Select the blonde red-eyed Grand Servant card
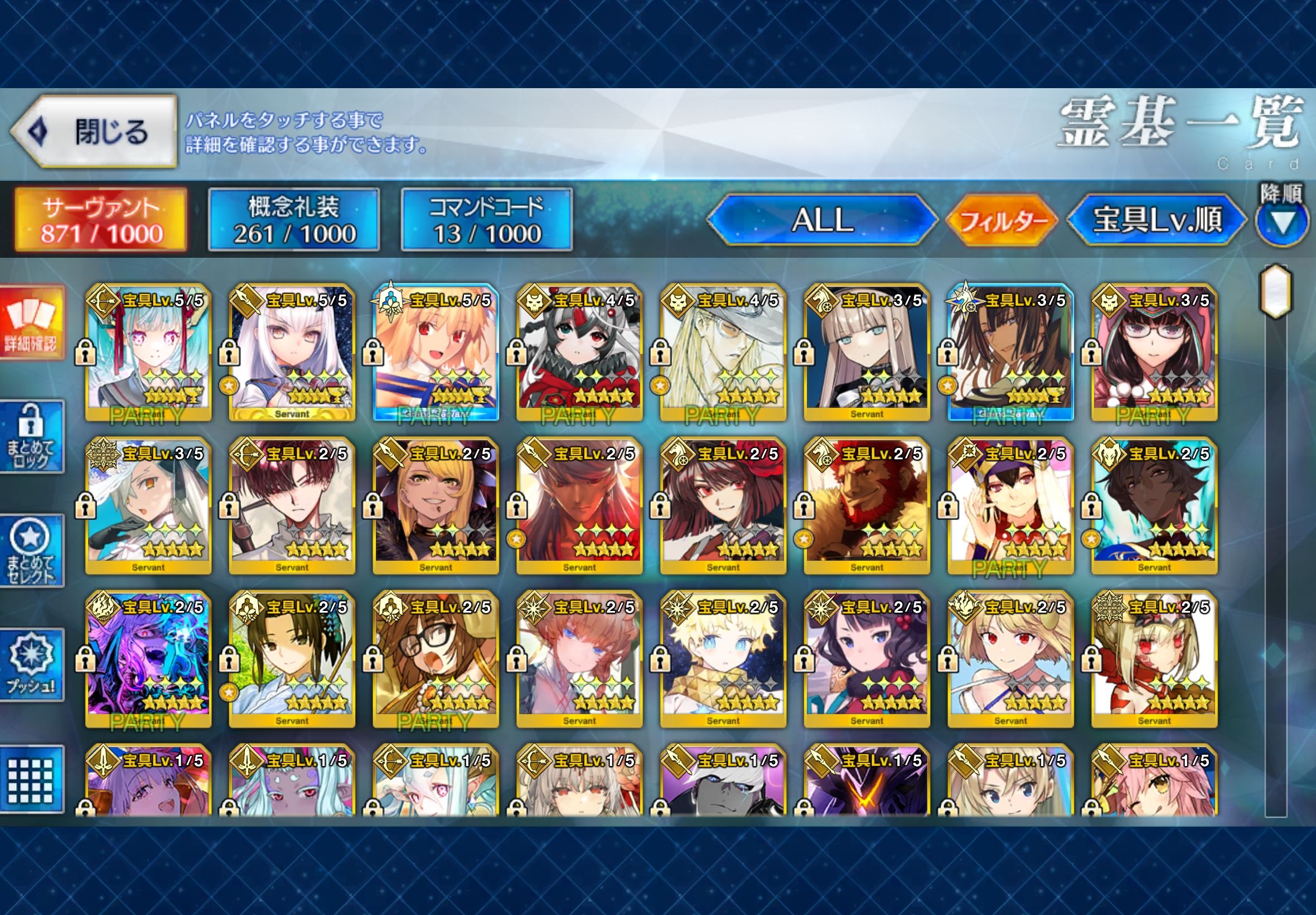This screenshot has height=915, width=1316. point(436,353)
